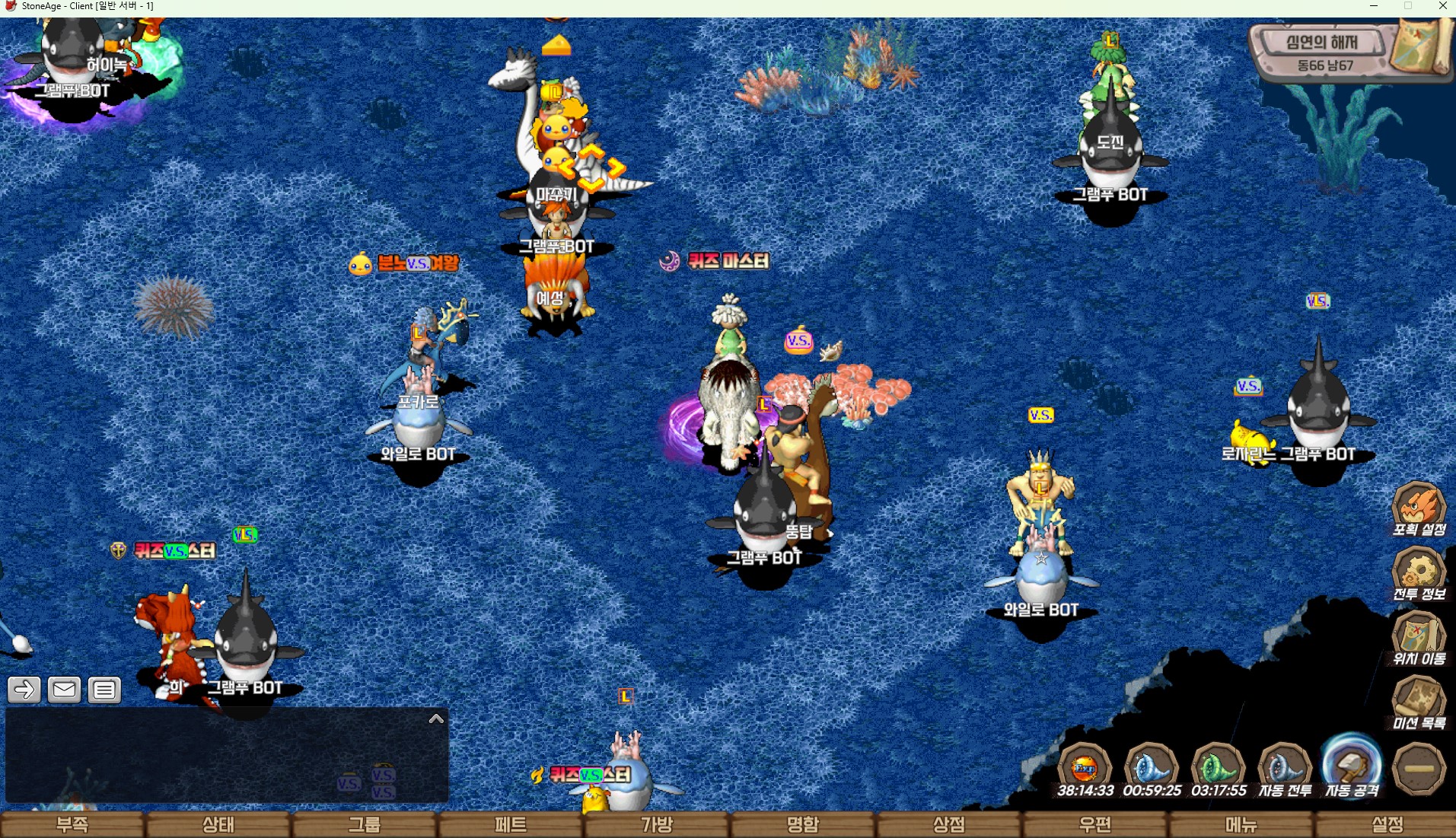Open the 명함 name card menu
This screenshot has width=1456, height=838.
coord(803,824)
